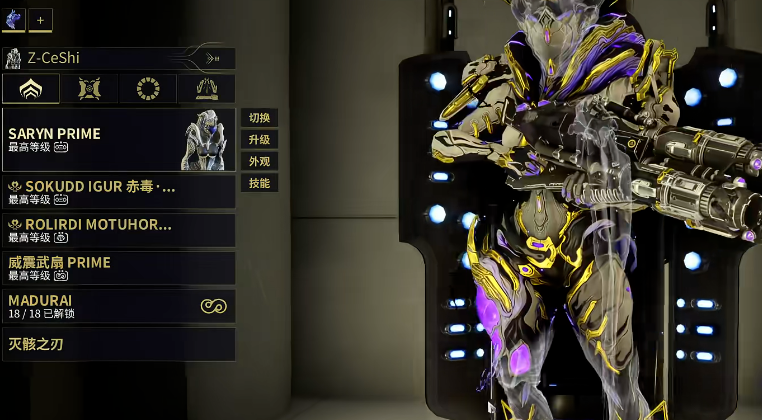Image resolution: width=762 pixels, height=420 pixels.
Task: Add a new tab with the plus button
Action: coord(40,19)
